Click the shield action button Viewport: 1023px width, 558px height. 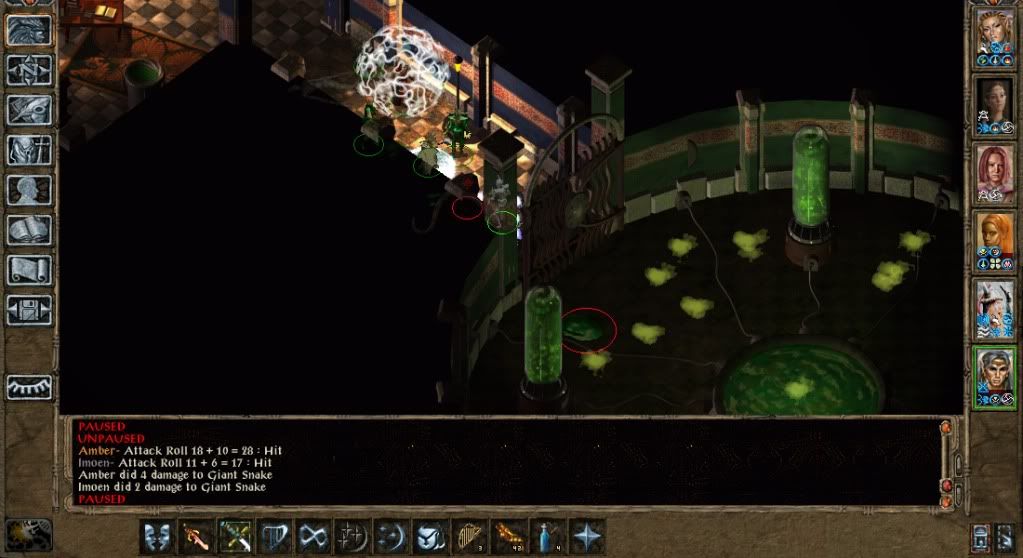coord(430,535)
